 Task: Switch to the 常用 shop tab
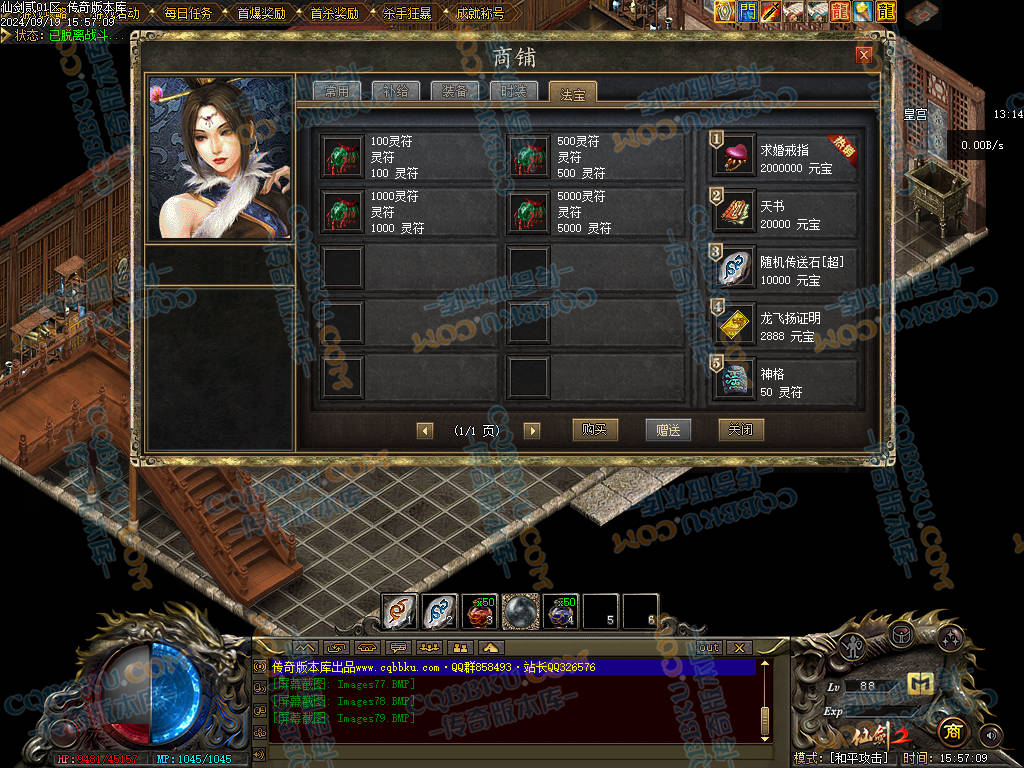click(x=336, y=91)
